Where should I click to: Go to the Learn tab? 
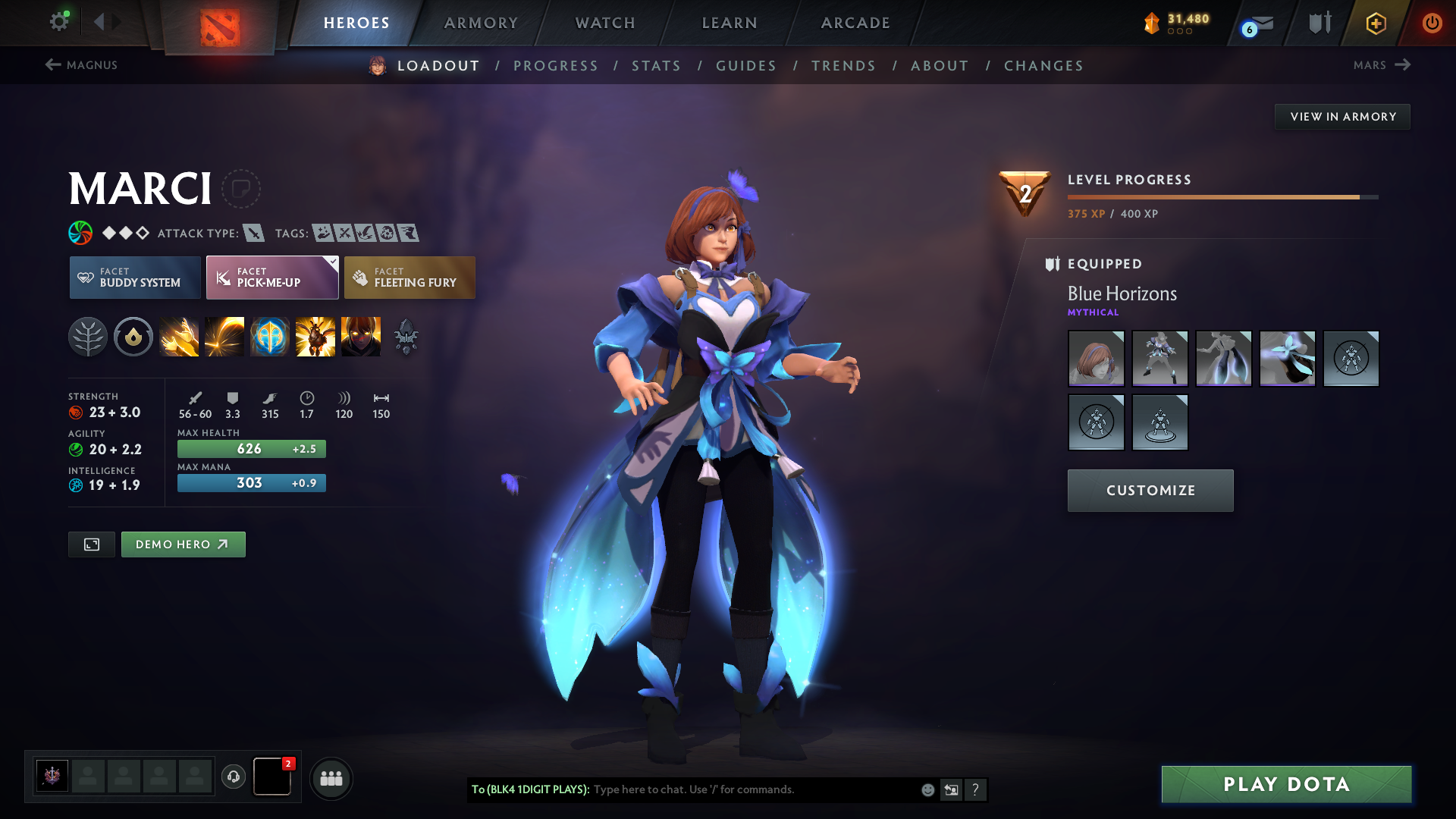click(x=730, y=23)
